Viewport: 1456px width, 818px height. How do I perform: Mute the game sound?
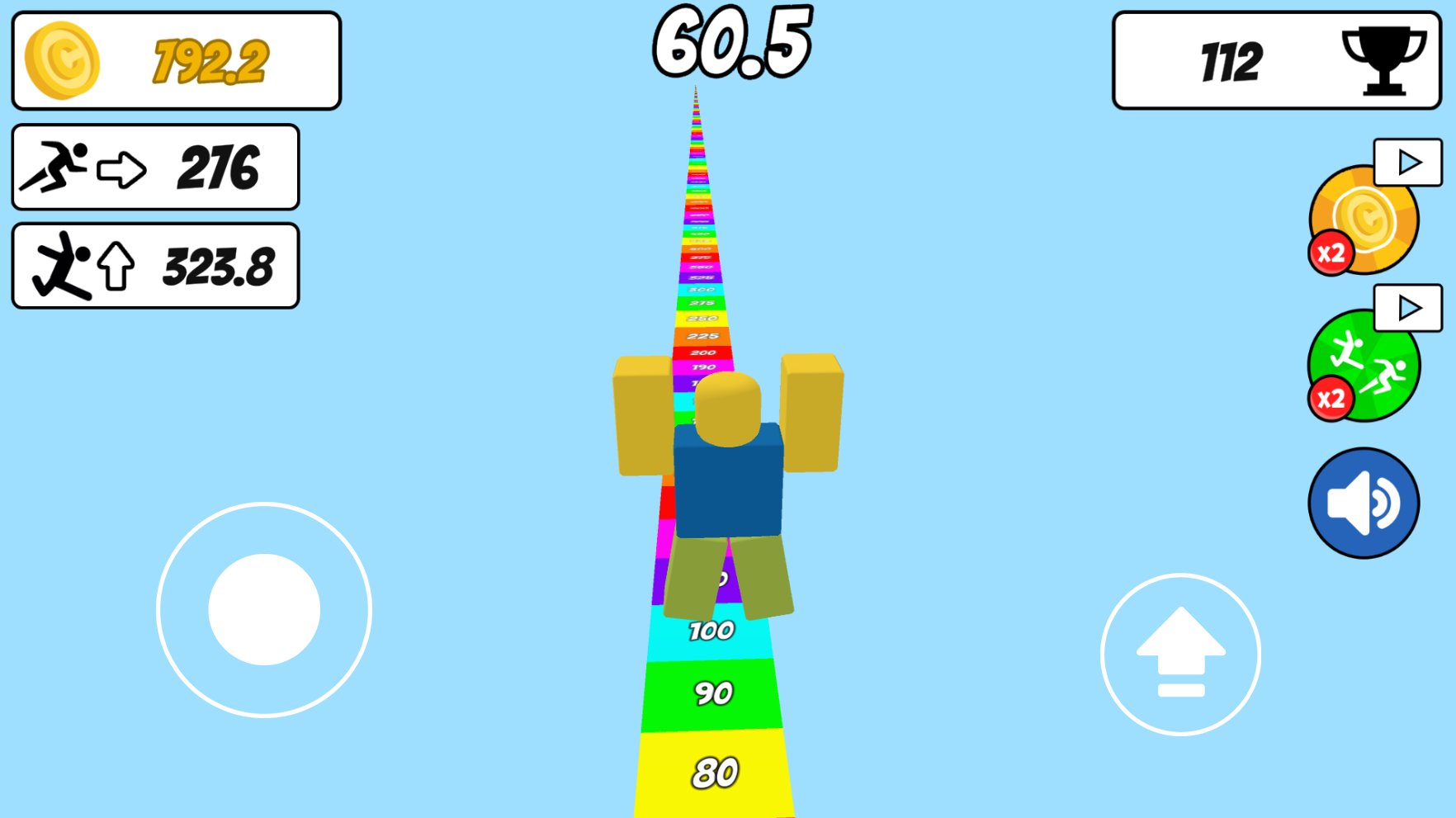1363,501
